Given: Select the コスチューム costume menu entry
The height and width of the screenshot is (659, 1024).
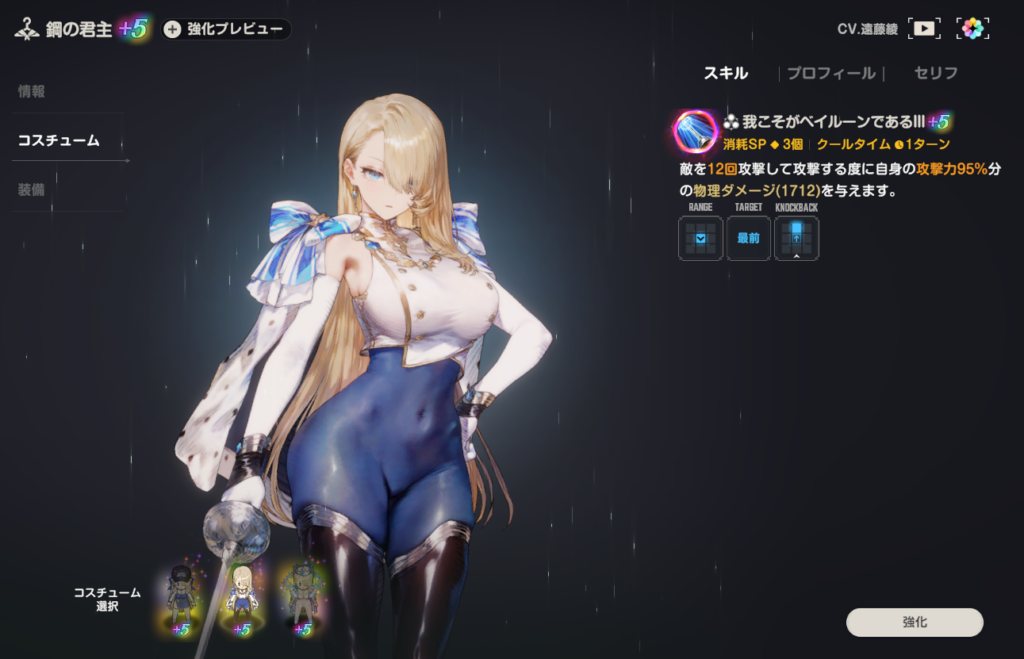Looking at the screenshot, I should (58, 140).
